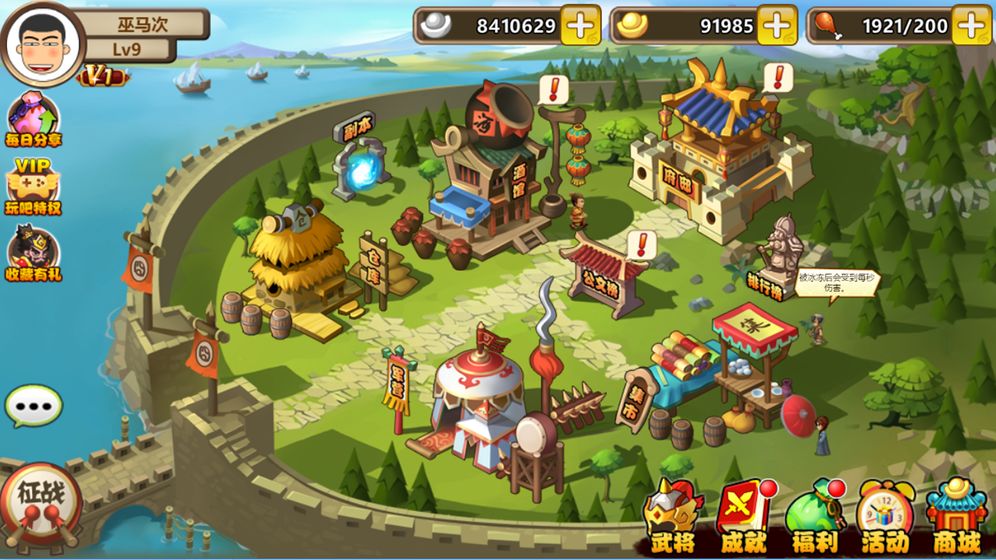The image size is (996, 560).
Task: Open the player avatar profile
Action: [x=42, y=43]
